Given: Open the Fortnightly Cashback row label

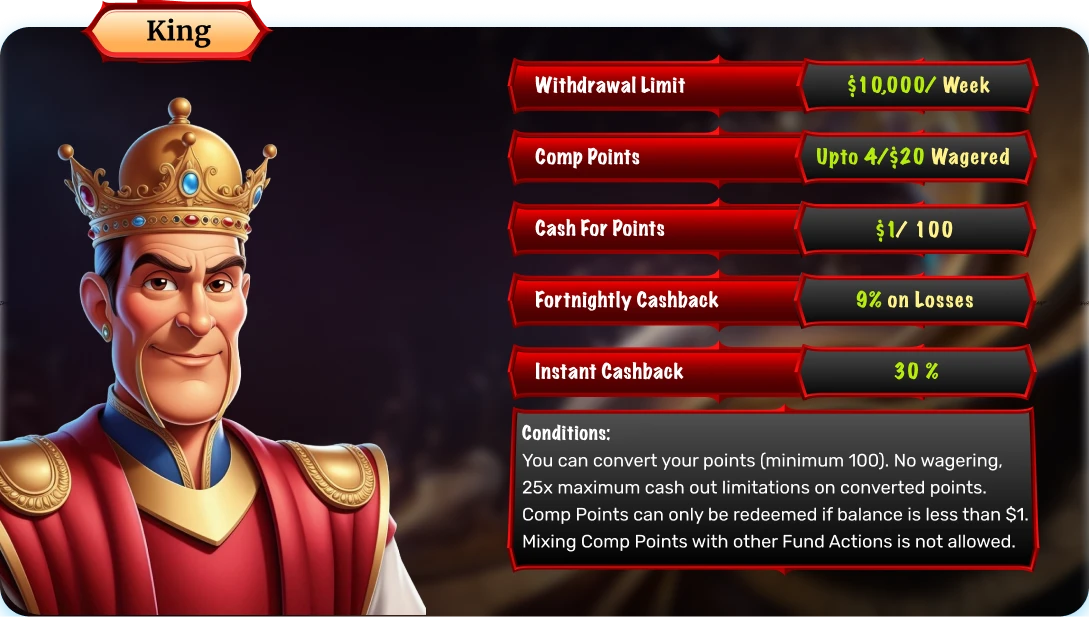Looking at the screenshot, I should pyautogui.click(x=626, y=300).
